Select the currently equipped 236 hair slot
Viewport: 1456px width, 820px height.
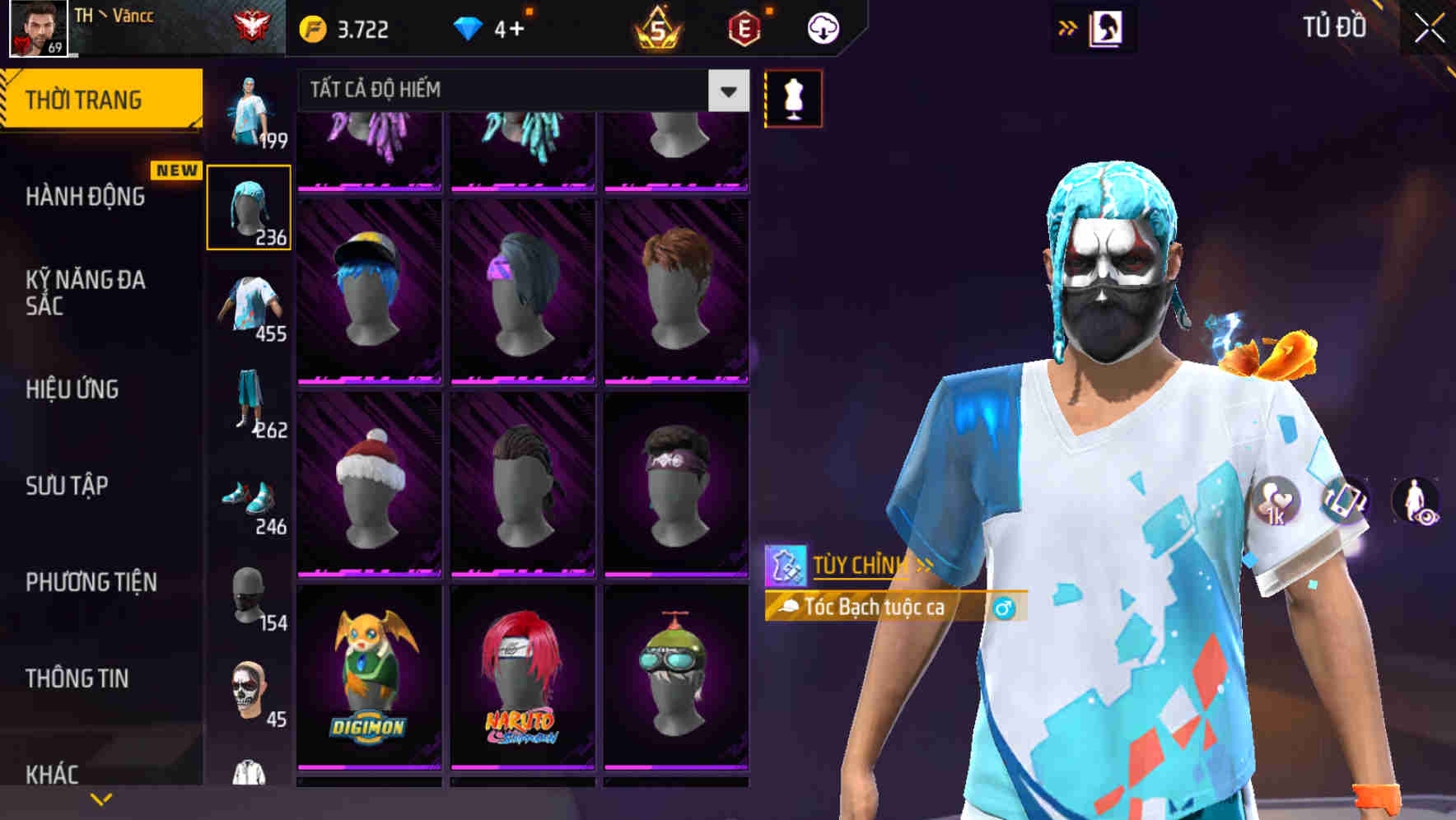coord(250,206)
